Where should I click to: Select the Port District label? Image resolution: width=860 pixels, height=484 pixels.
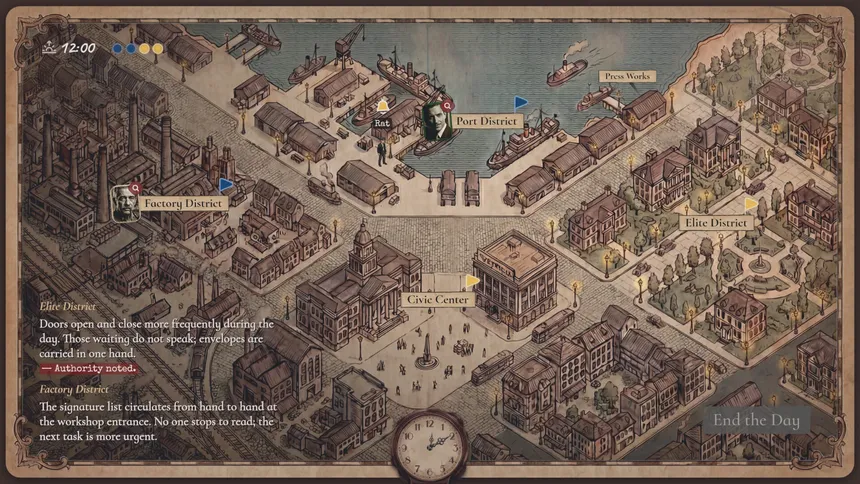[486, 121]
